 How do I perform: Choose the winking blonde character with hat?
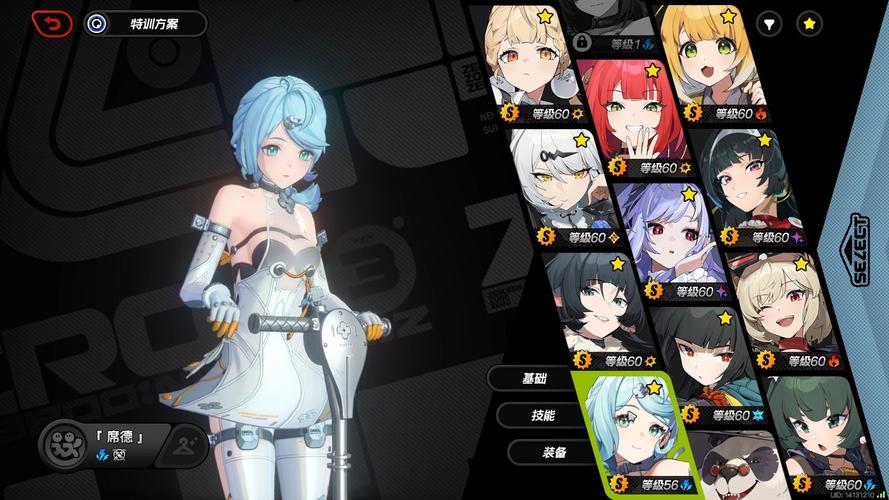778,305
